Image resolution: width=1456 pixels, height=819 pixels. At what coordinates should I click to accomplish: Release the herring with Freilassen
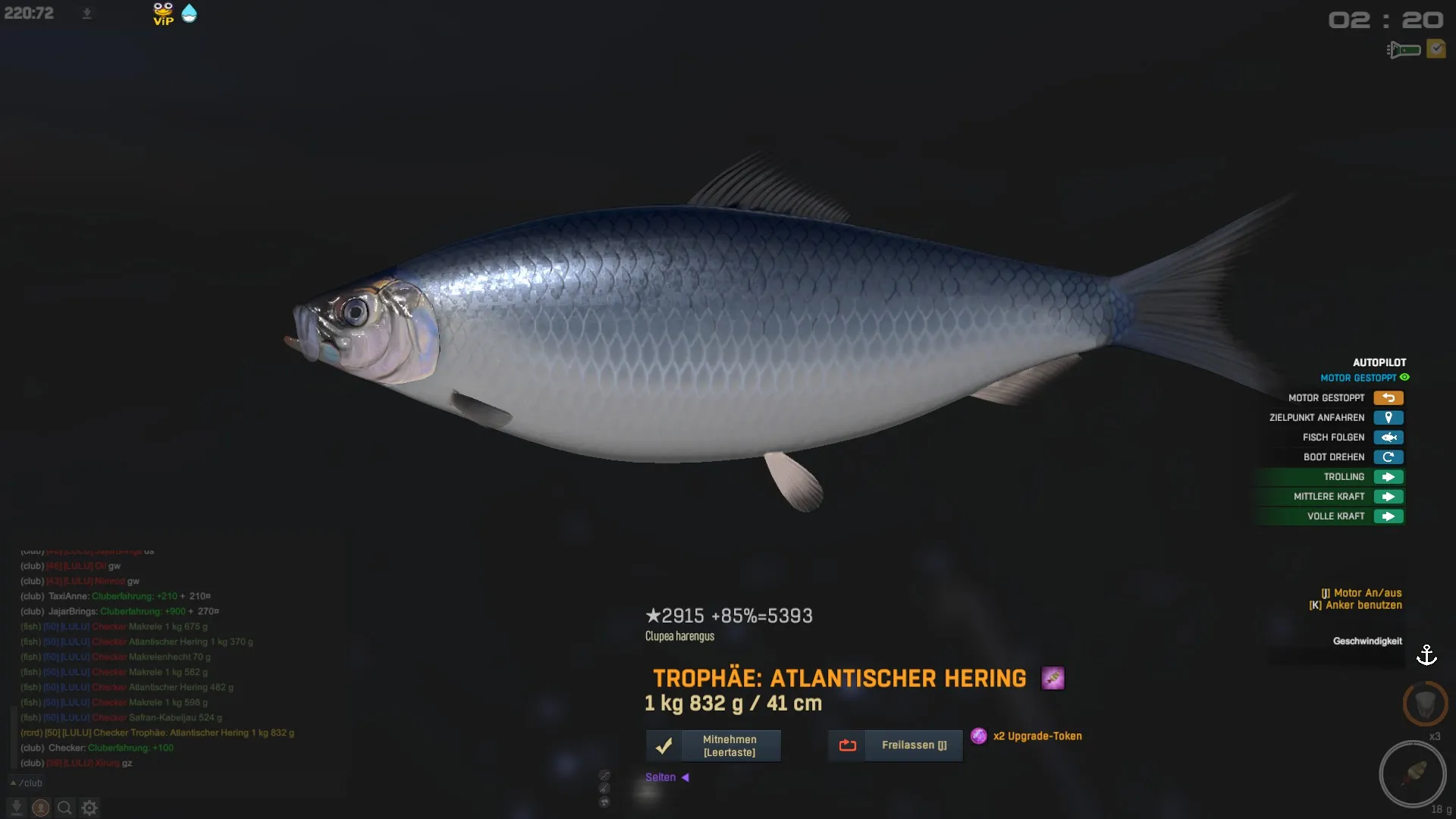[x=896, y=745]
